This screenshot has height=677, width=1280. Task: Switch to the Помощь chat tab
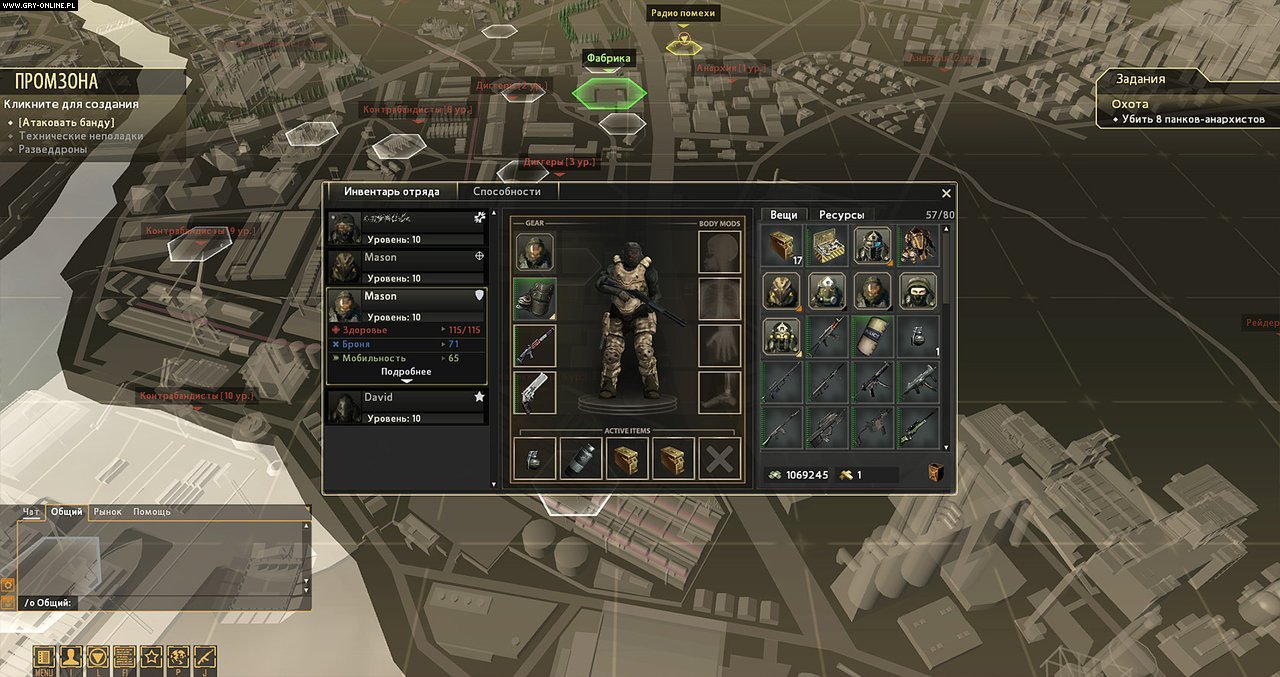(152, 512)
